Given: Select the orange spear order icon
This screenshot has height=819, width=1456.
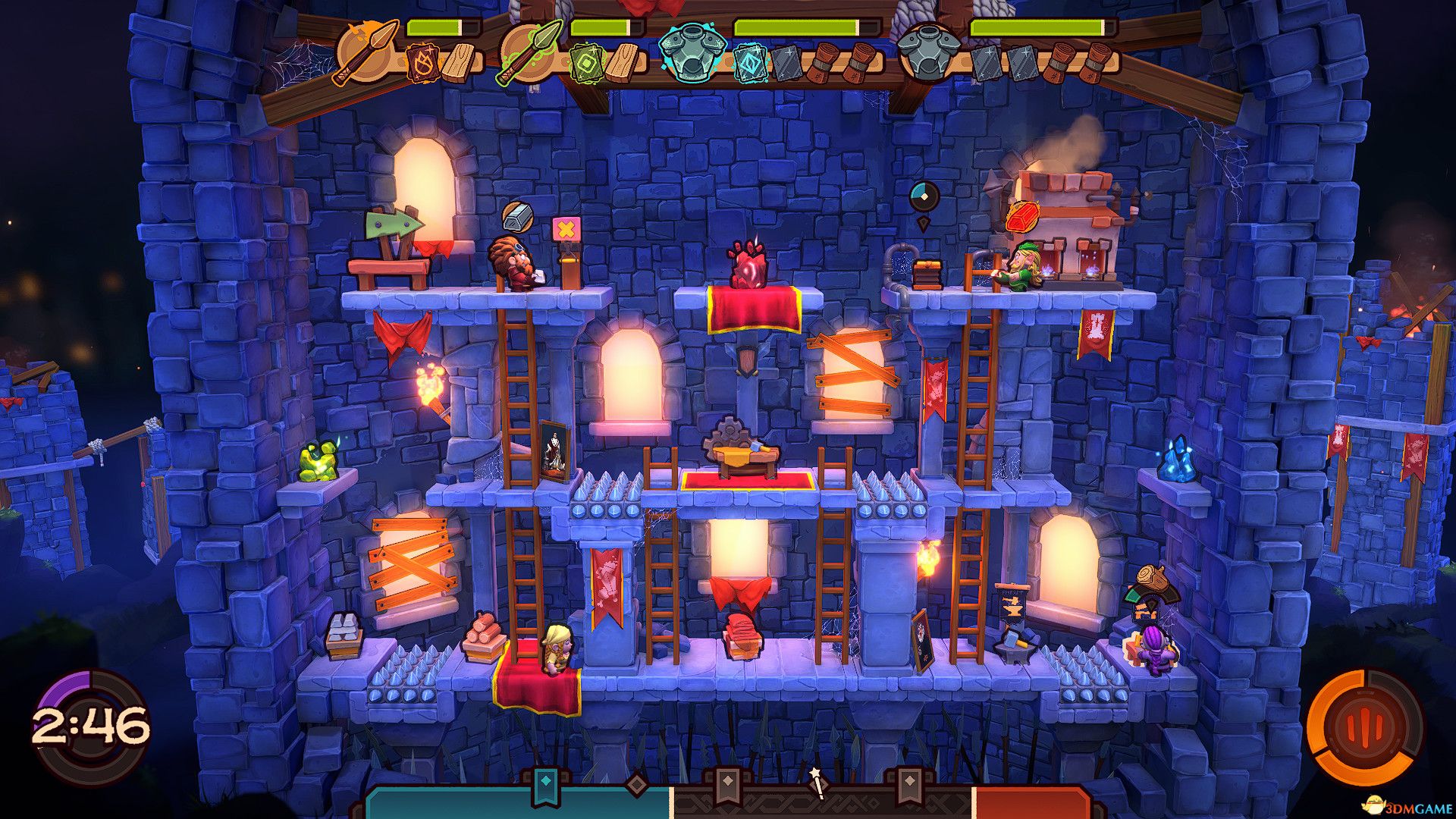Looking at the screenshot, I should tap(366, 51).
